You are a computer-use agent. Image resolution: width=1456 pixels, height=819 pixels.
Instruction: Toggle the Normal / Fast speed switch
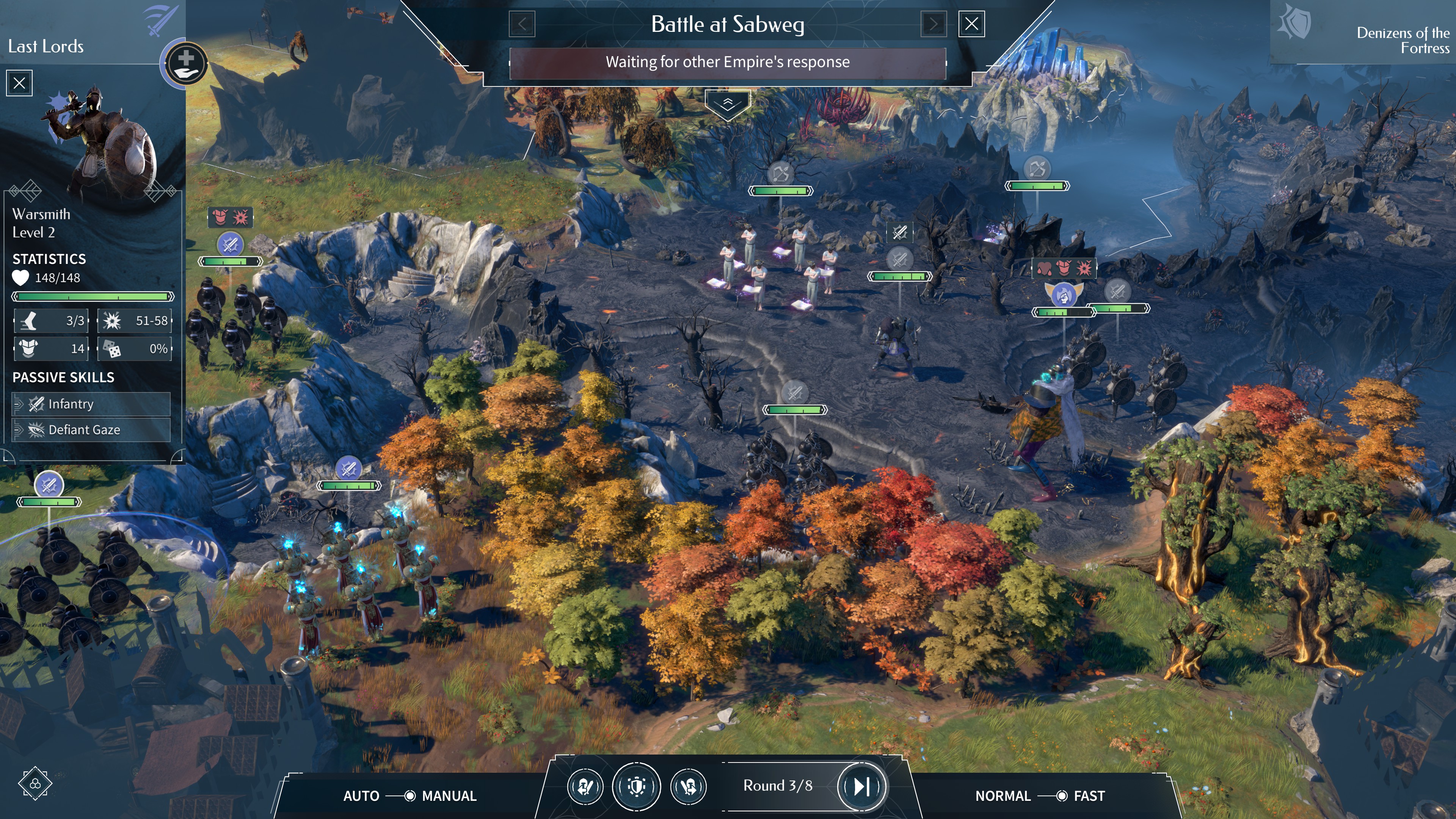(x=1061, y=796)
